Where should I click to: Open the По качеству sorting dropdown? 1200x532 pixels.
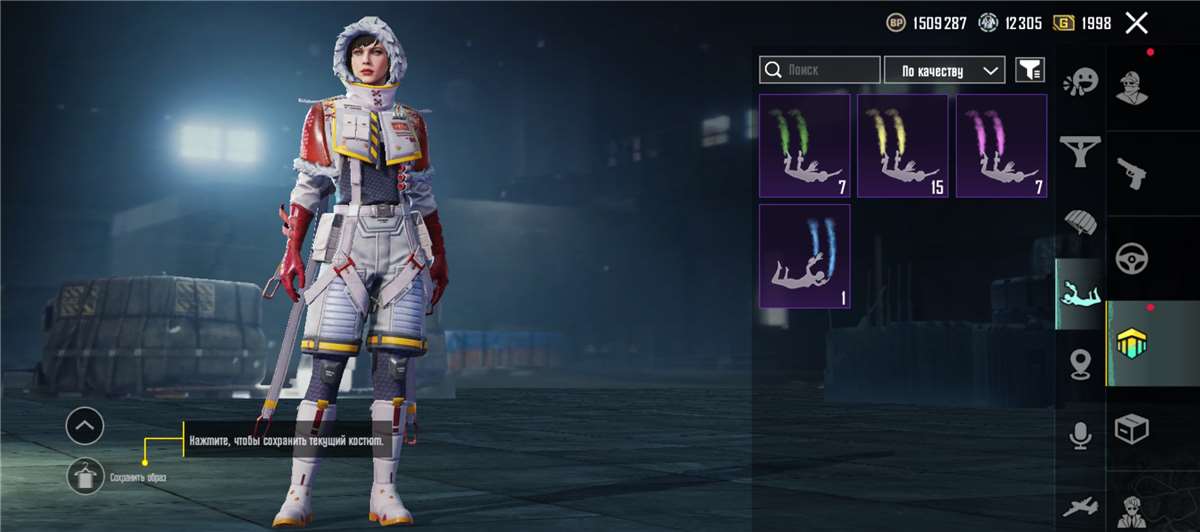pos(944,70)
